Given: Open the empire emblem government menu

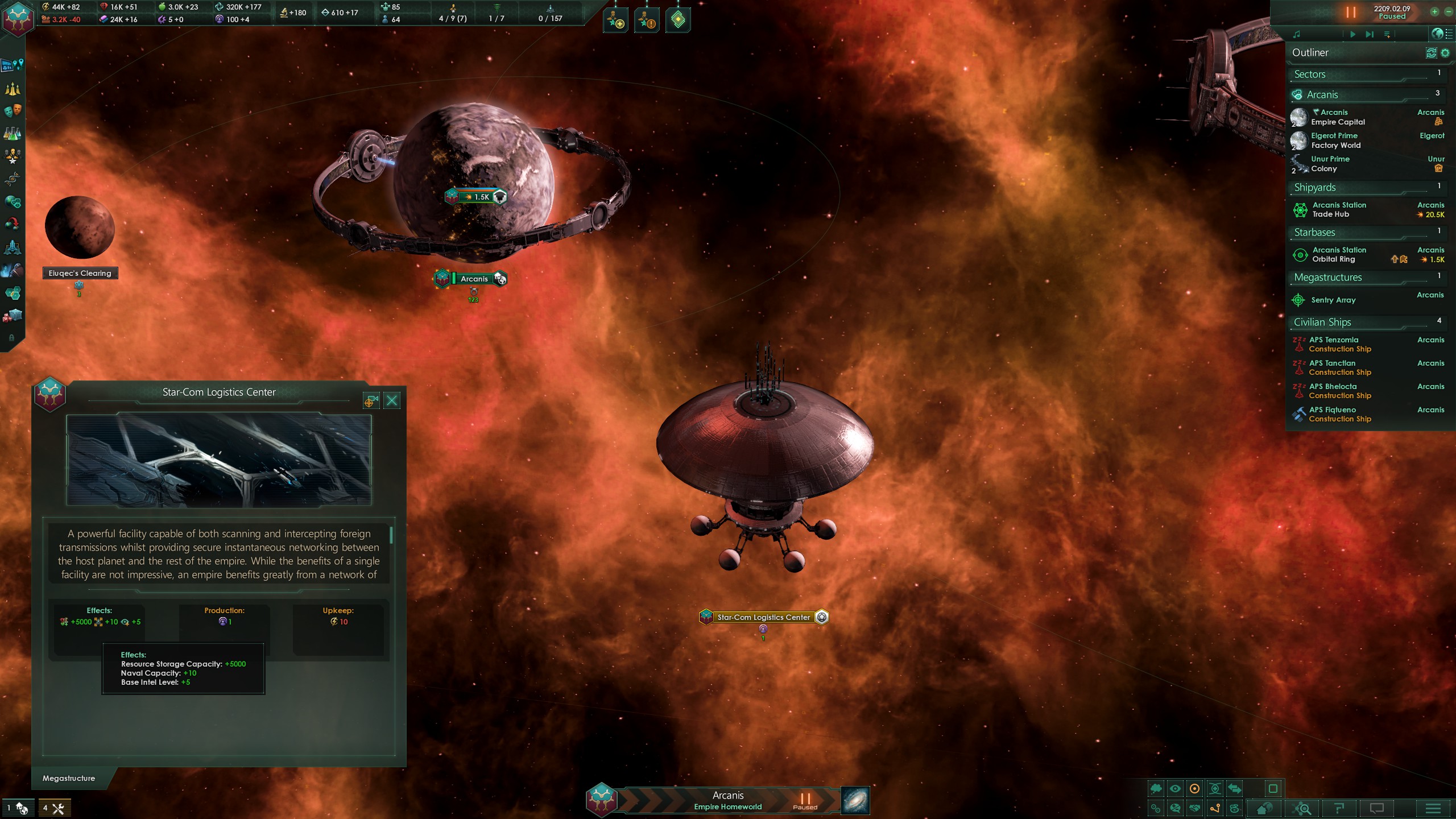Looking at the screenshot, I should point(18,18).
